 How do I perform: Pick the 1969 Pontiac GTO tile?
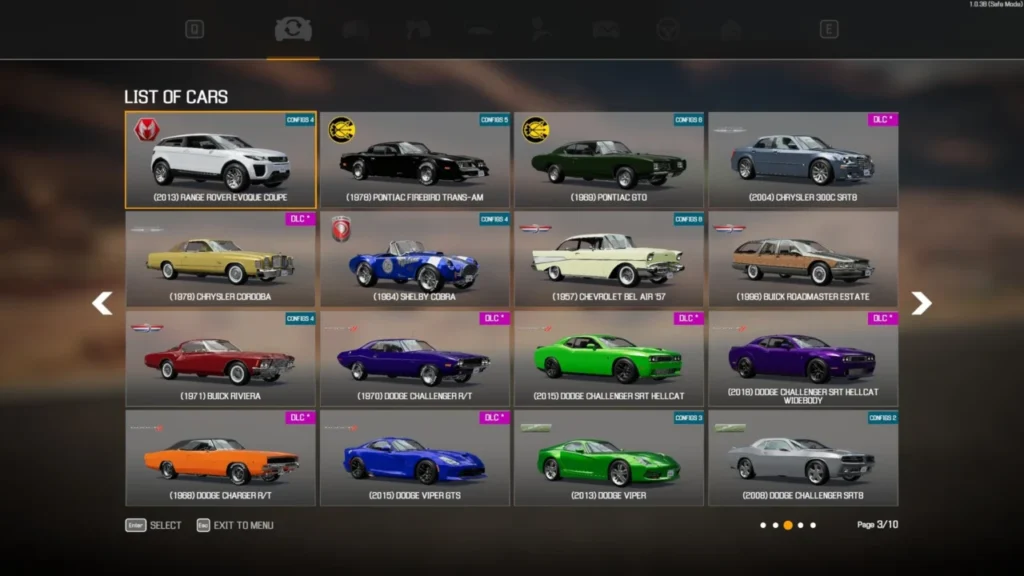609,160
